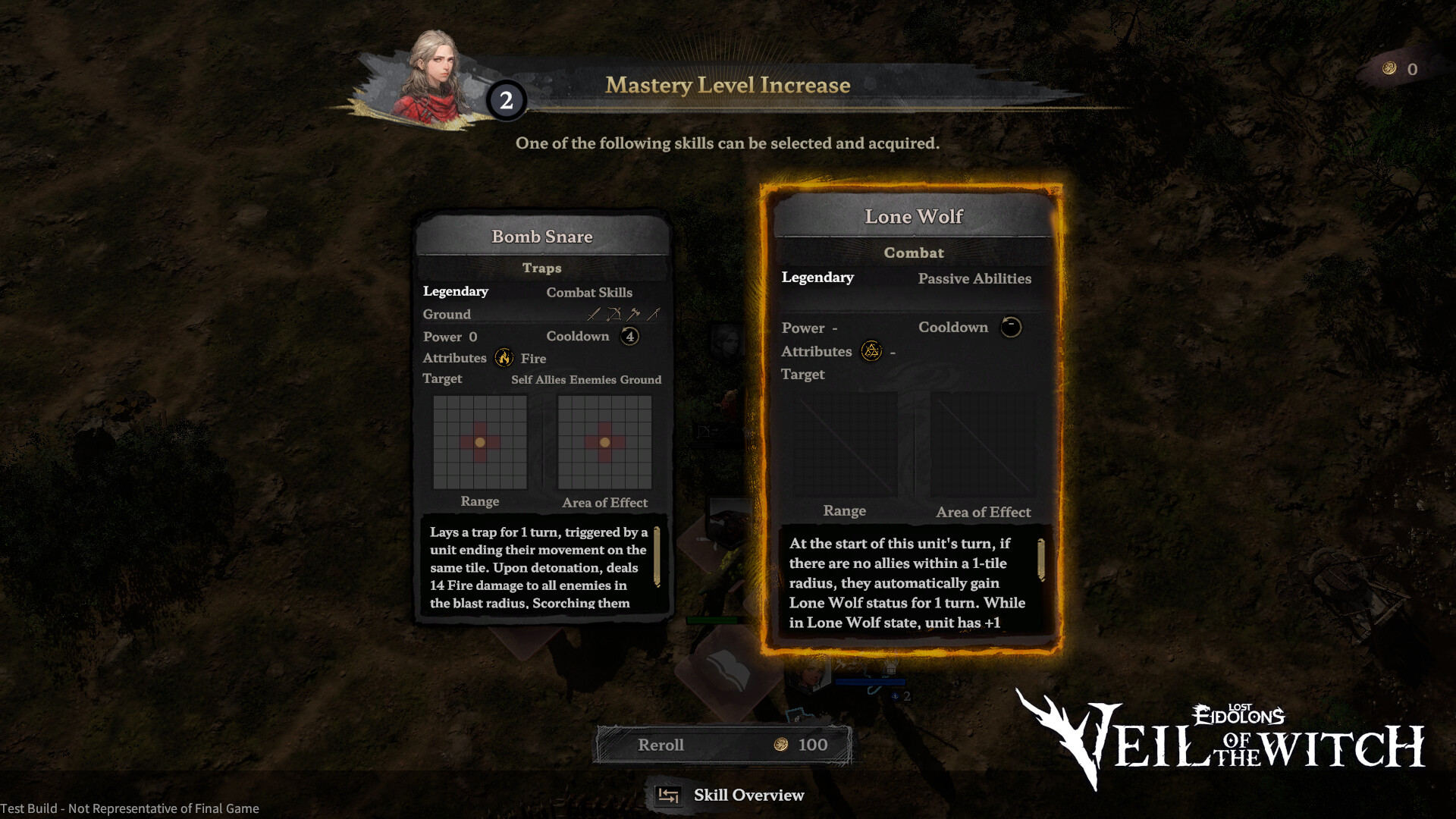Open Skill Overview
1456x819 pixels.
tap(749, 795)
